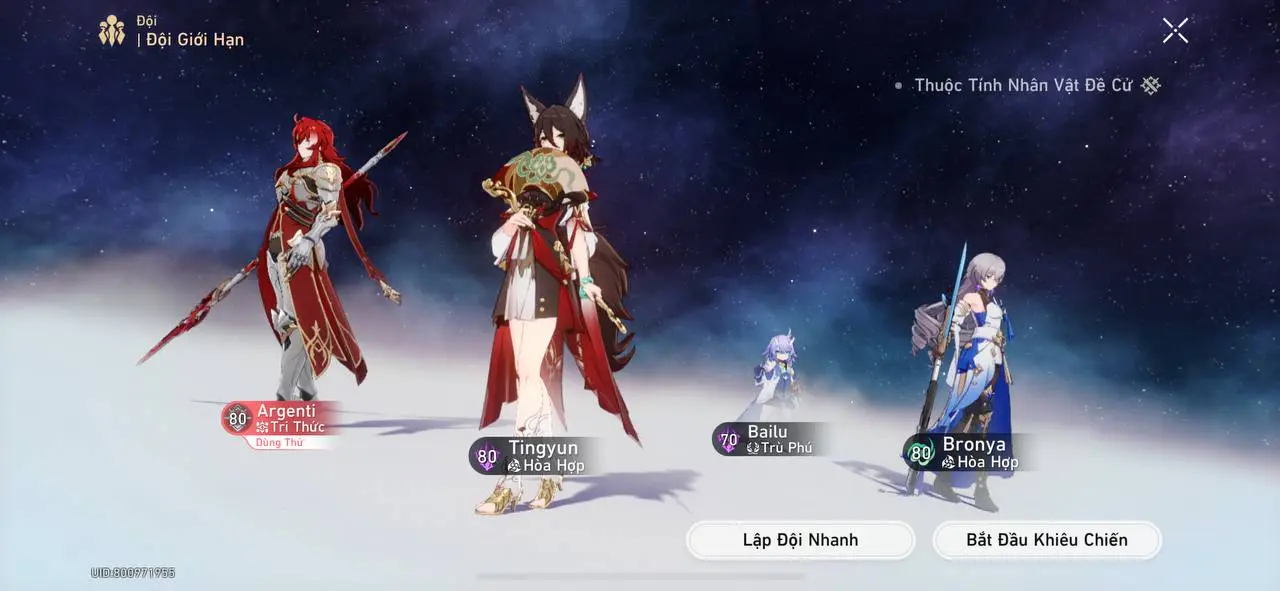Screen dimensions: 1280x591
Task: Pick Bronya's team slot label
Action: 966,453
